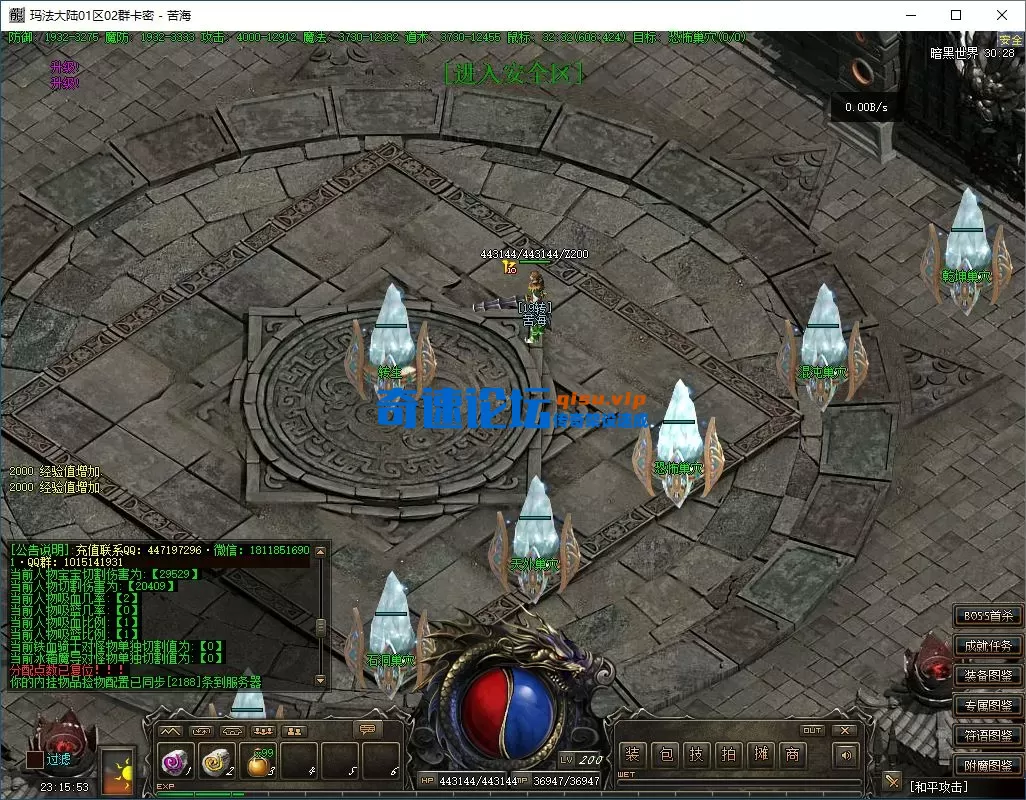Open the 摊 stall panel
Viewport: 1026px width, 800px height.
click(x=761, y=755)
